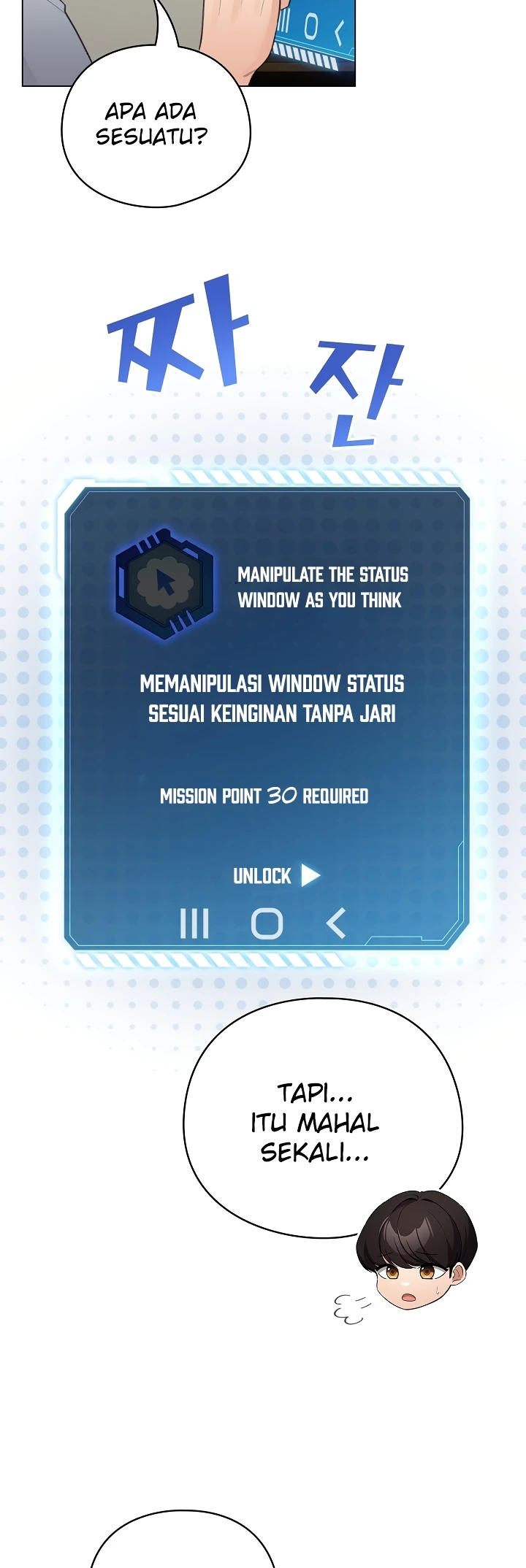
Task: Select the hexagonal cursor skill icon
Action: 164,583
